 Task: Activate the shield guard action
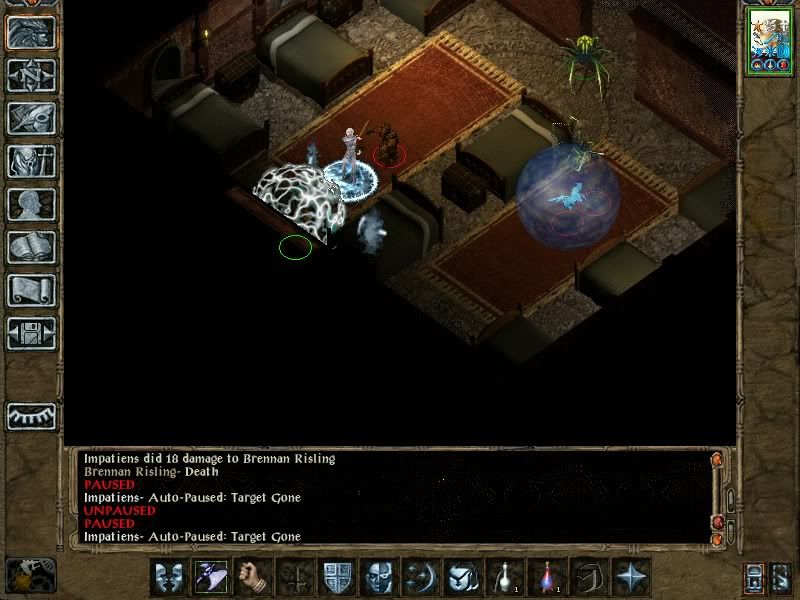click(336, 577)
